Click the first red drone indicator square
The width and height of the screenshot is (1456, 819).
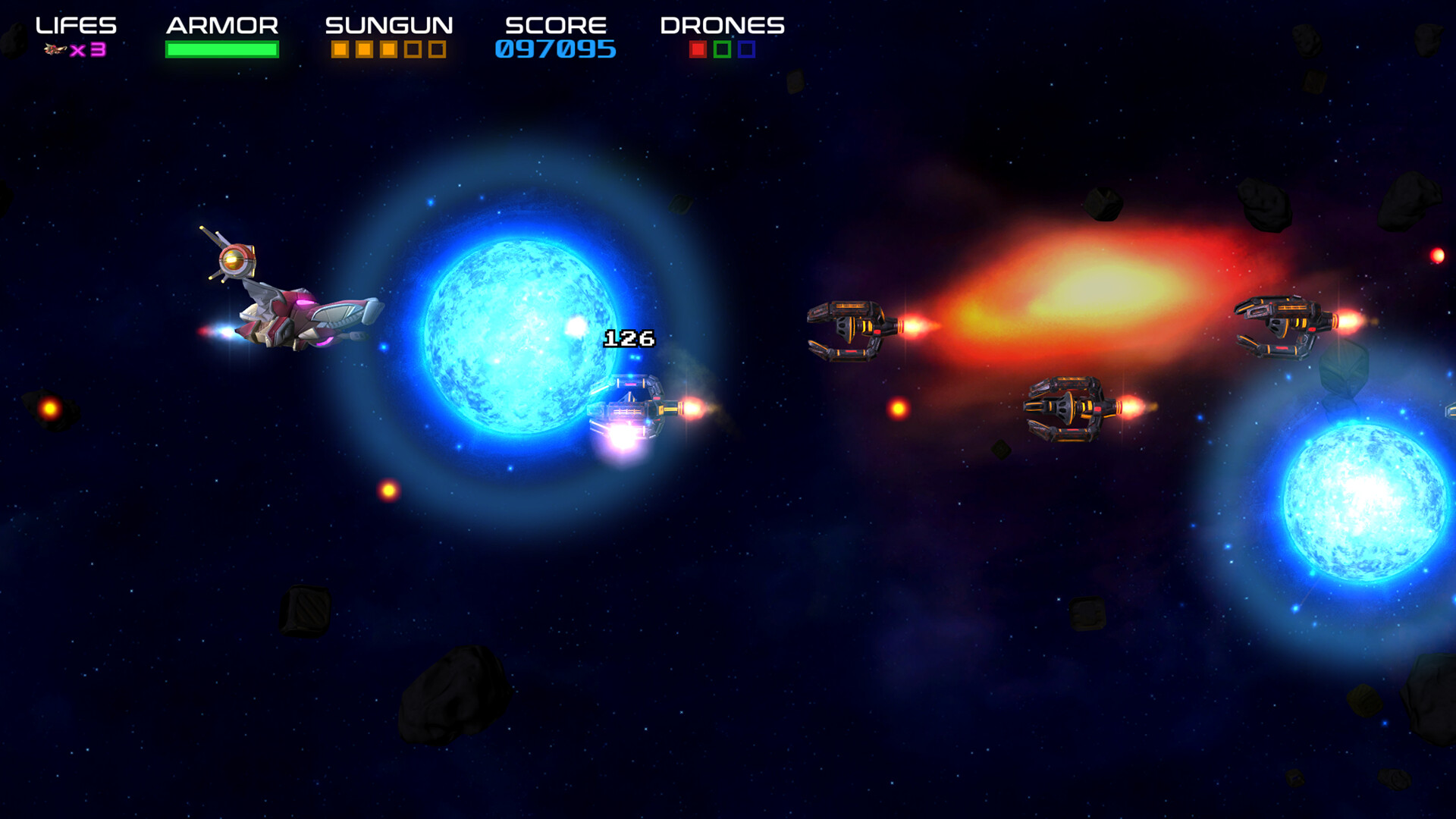(697, 51)
